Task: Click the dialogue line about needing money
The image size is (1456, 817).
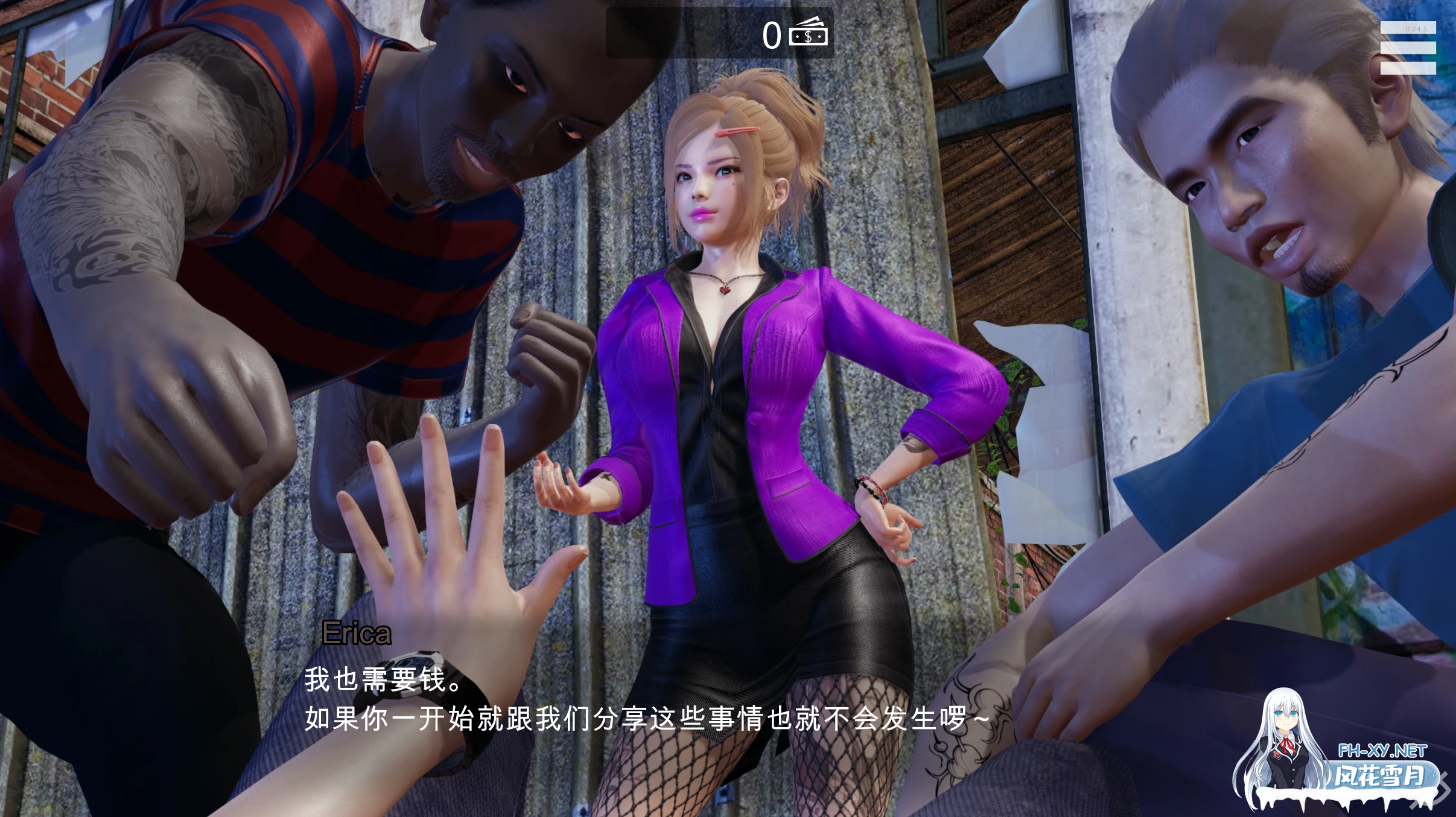Action: coord(380,681)
